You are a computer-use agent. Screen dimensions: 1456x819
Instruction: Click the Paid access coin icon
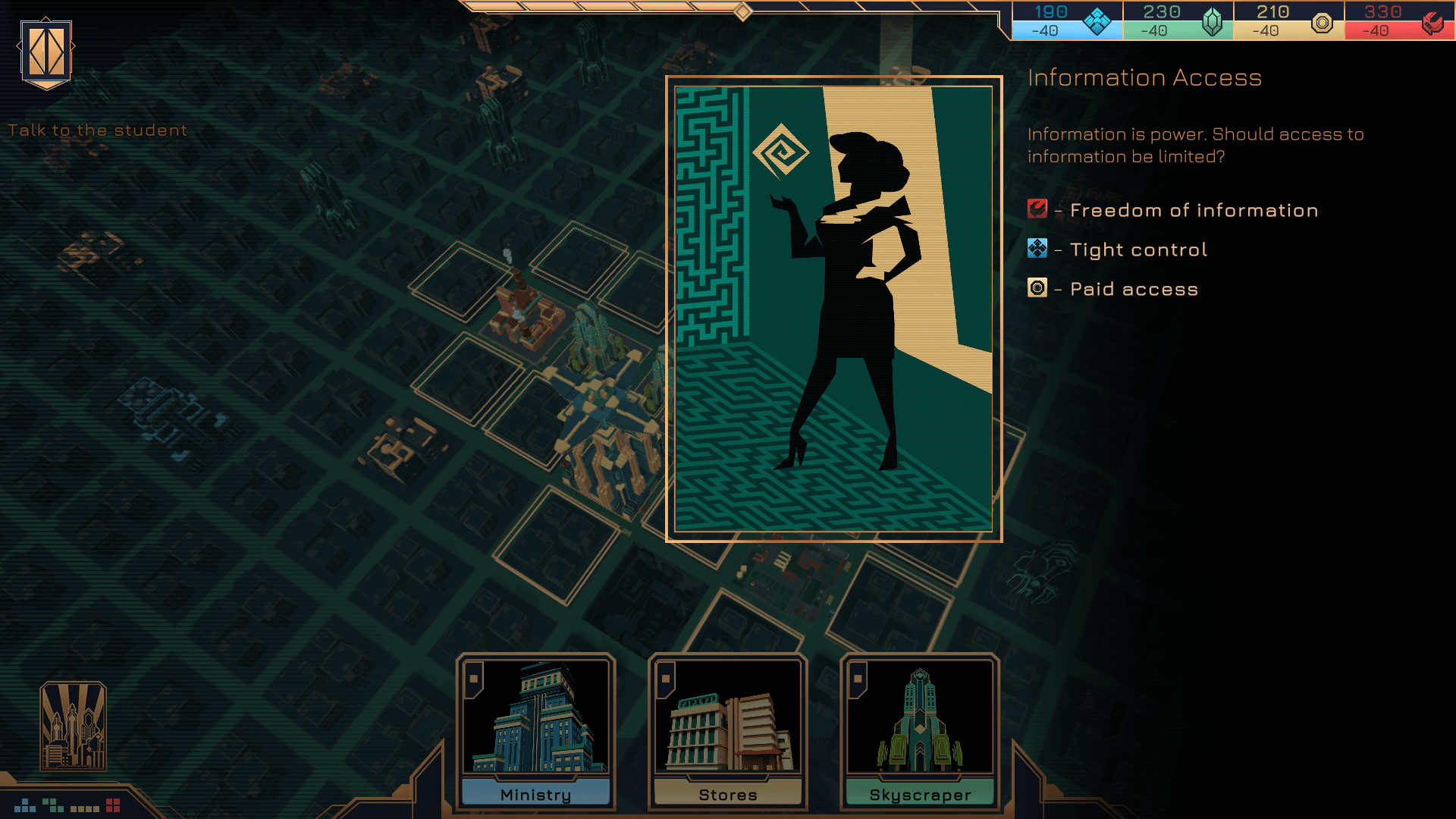click(x=1037, y=287)
